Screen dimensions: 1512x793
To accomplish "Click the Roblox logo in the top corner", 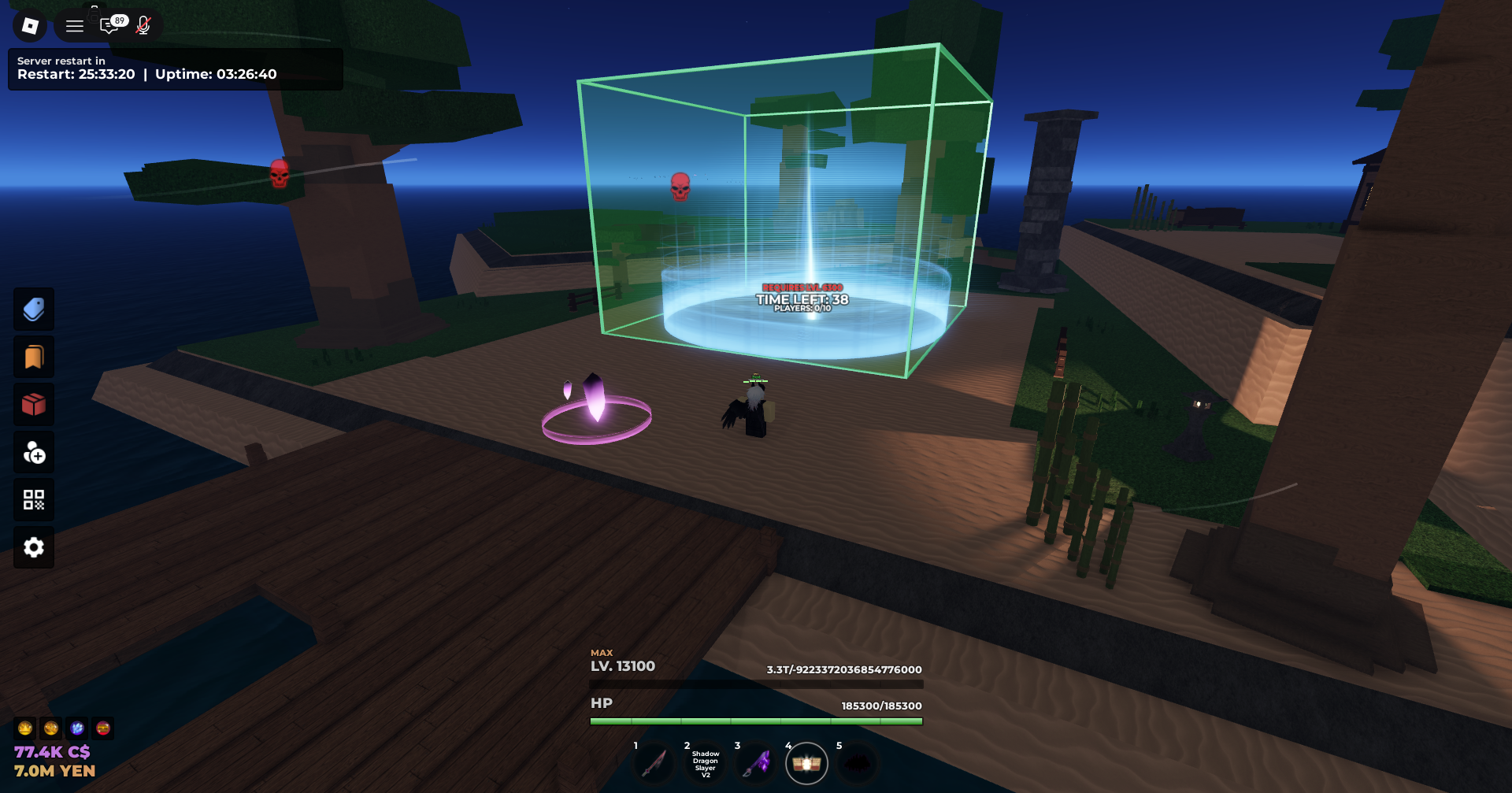I will tap(29, 24).
